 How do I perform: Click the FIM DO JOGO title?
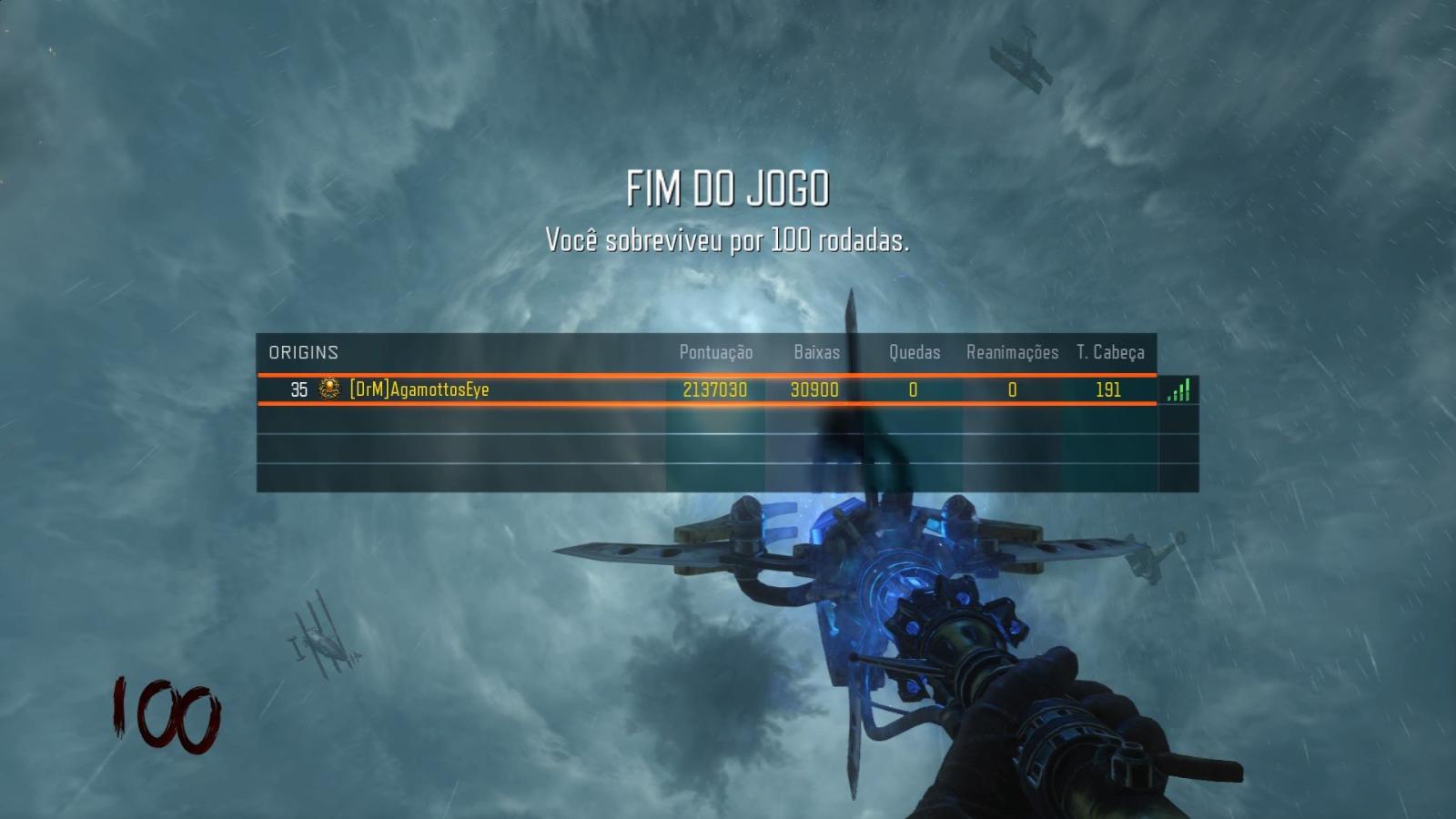click(729, 188)
